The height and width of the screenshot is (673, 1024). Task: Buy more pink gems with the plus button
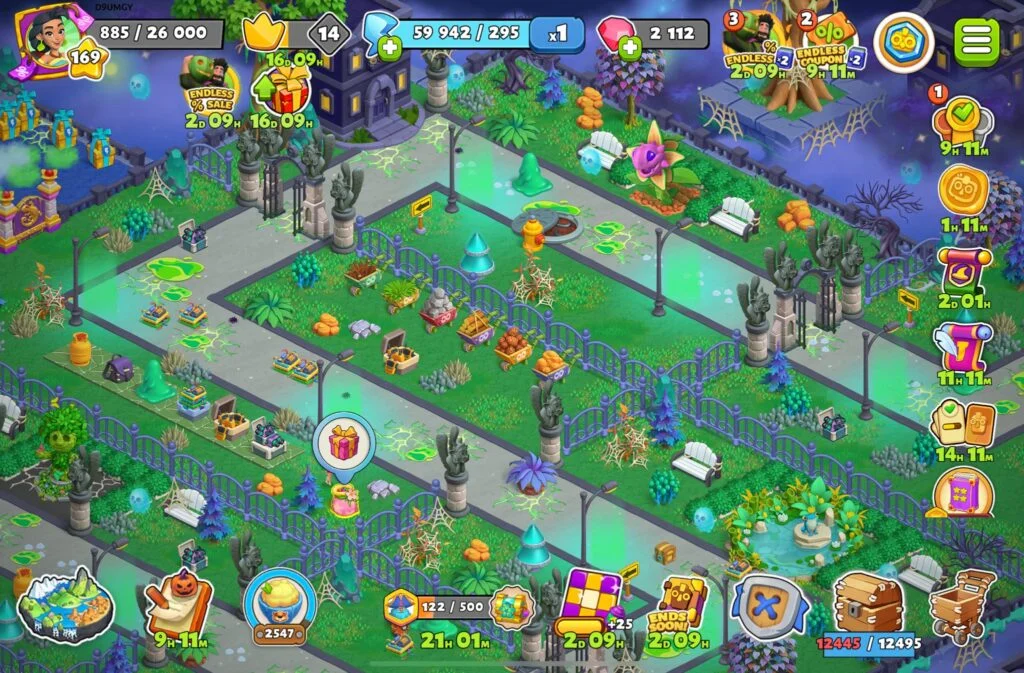[x=630, y=46]
